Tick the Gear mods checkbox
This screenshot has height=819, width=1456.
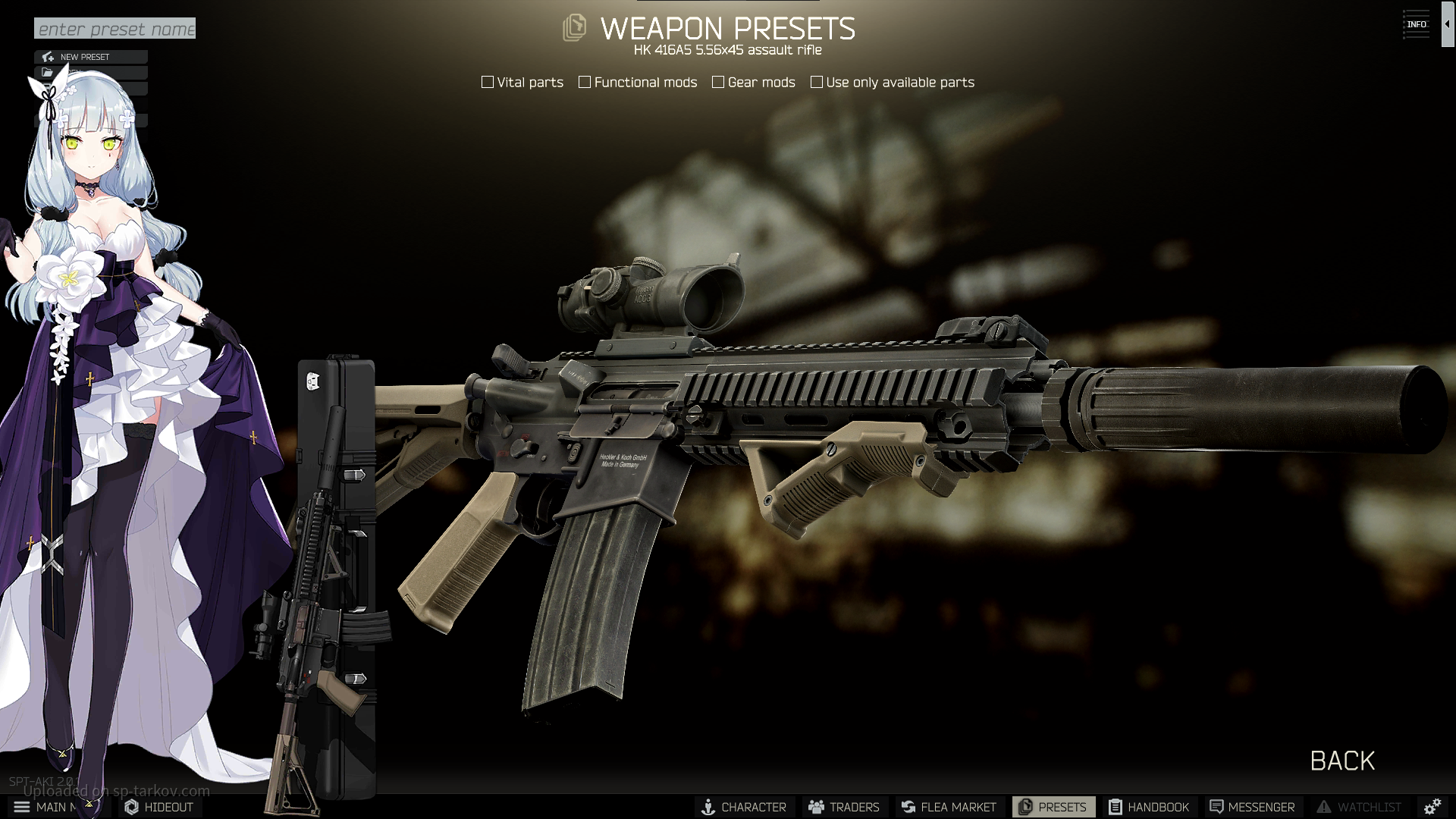(x=718, y=82)
